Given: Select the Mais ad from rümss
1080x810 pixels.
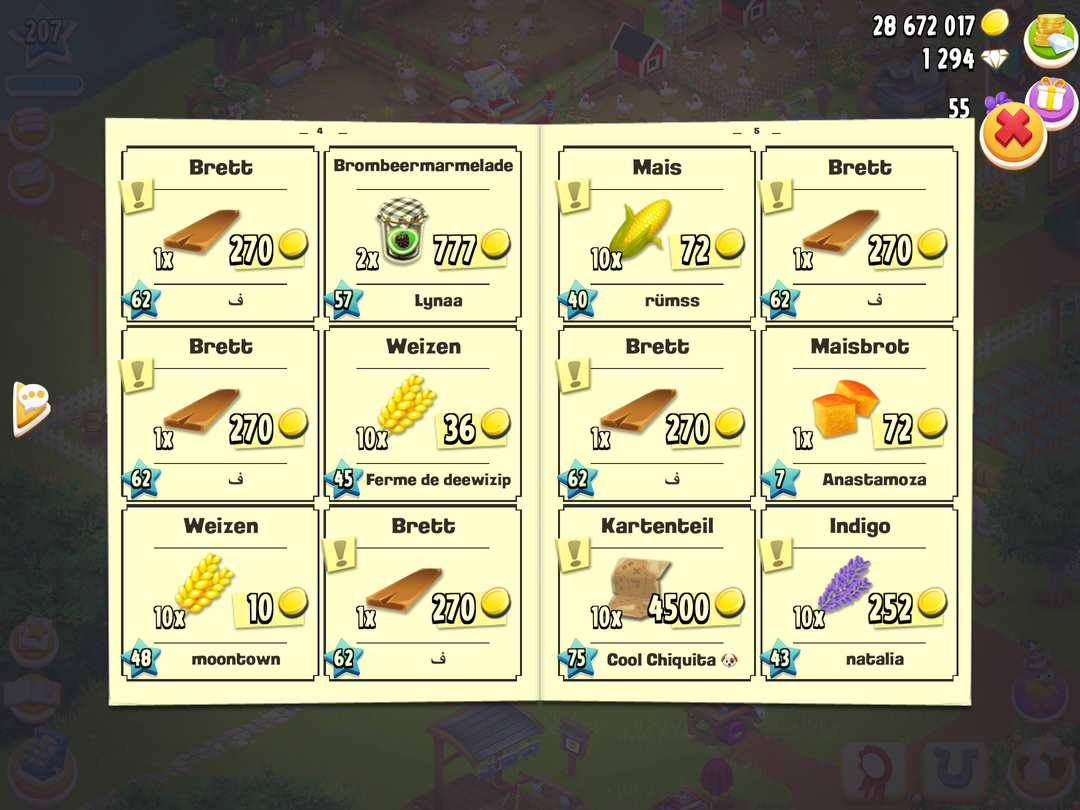Looking at the screenshot, I should coord(656,236).
